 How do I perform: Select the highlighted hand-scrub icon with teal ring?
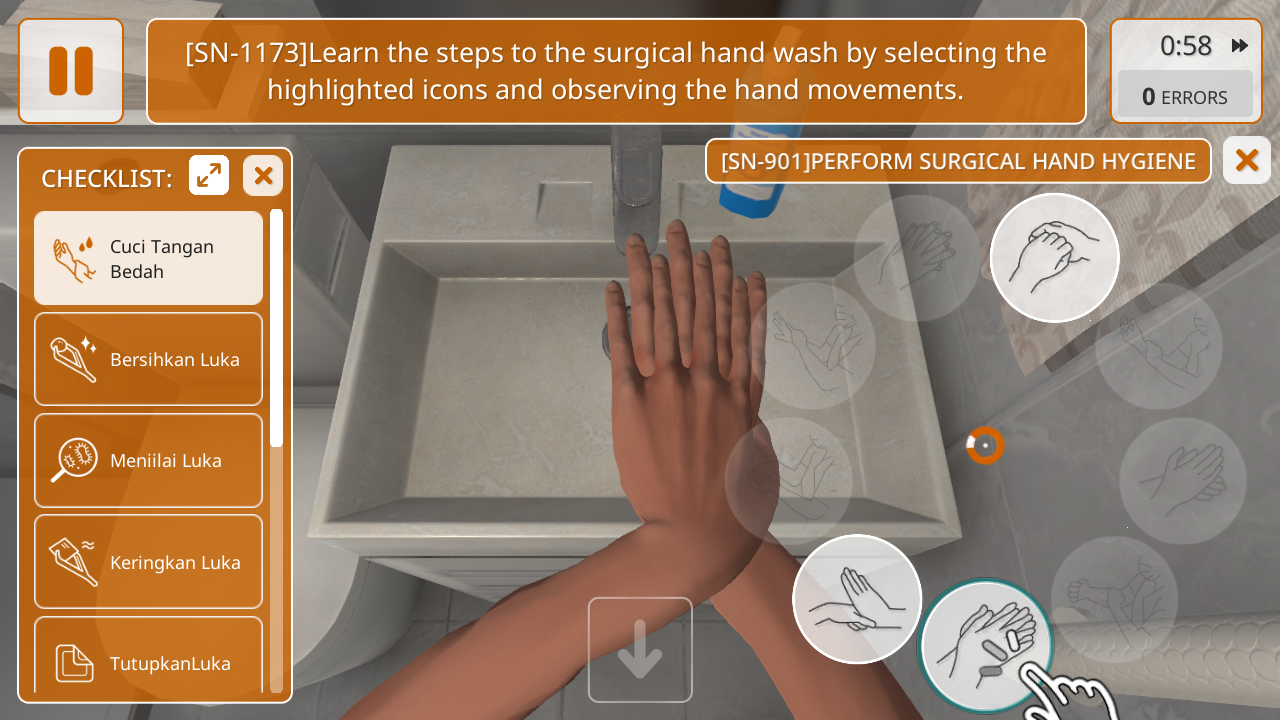click(985, 644)
